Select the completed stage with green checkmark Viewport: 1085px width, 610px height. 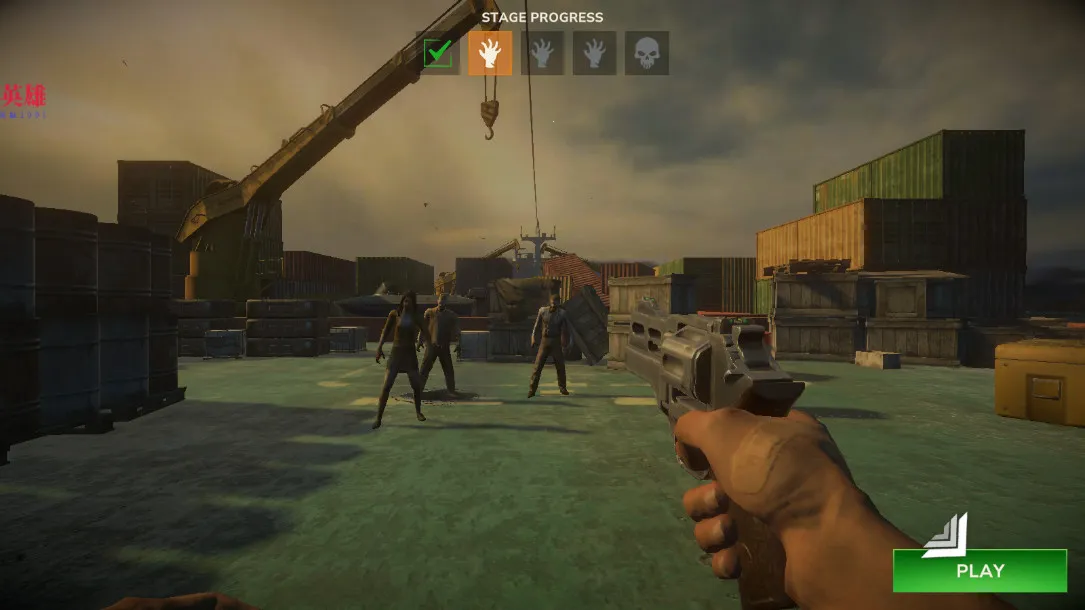[438, 53]
